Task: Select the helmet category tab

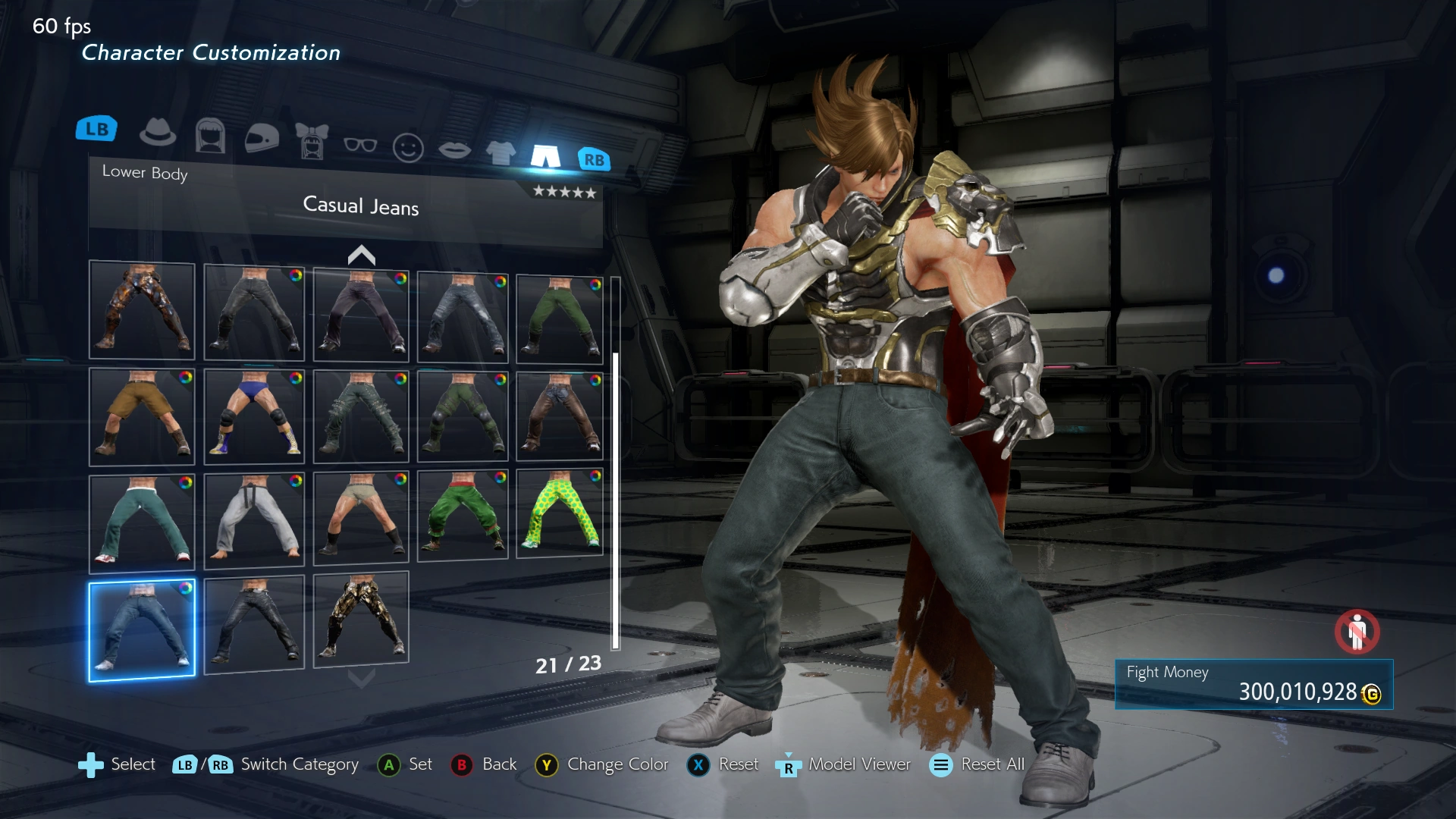Action: click(262, 139)
